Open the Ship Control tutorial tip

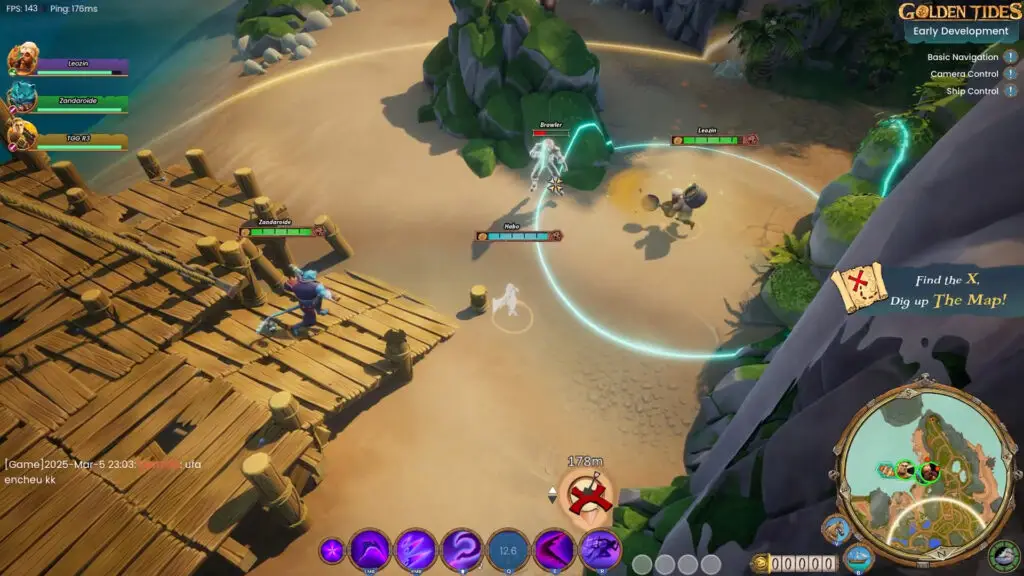[x=1010, y=91]
